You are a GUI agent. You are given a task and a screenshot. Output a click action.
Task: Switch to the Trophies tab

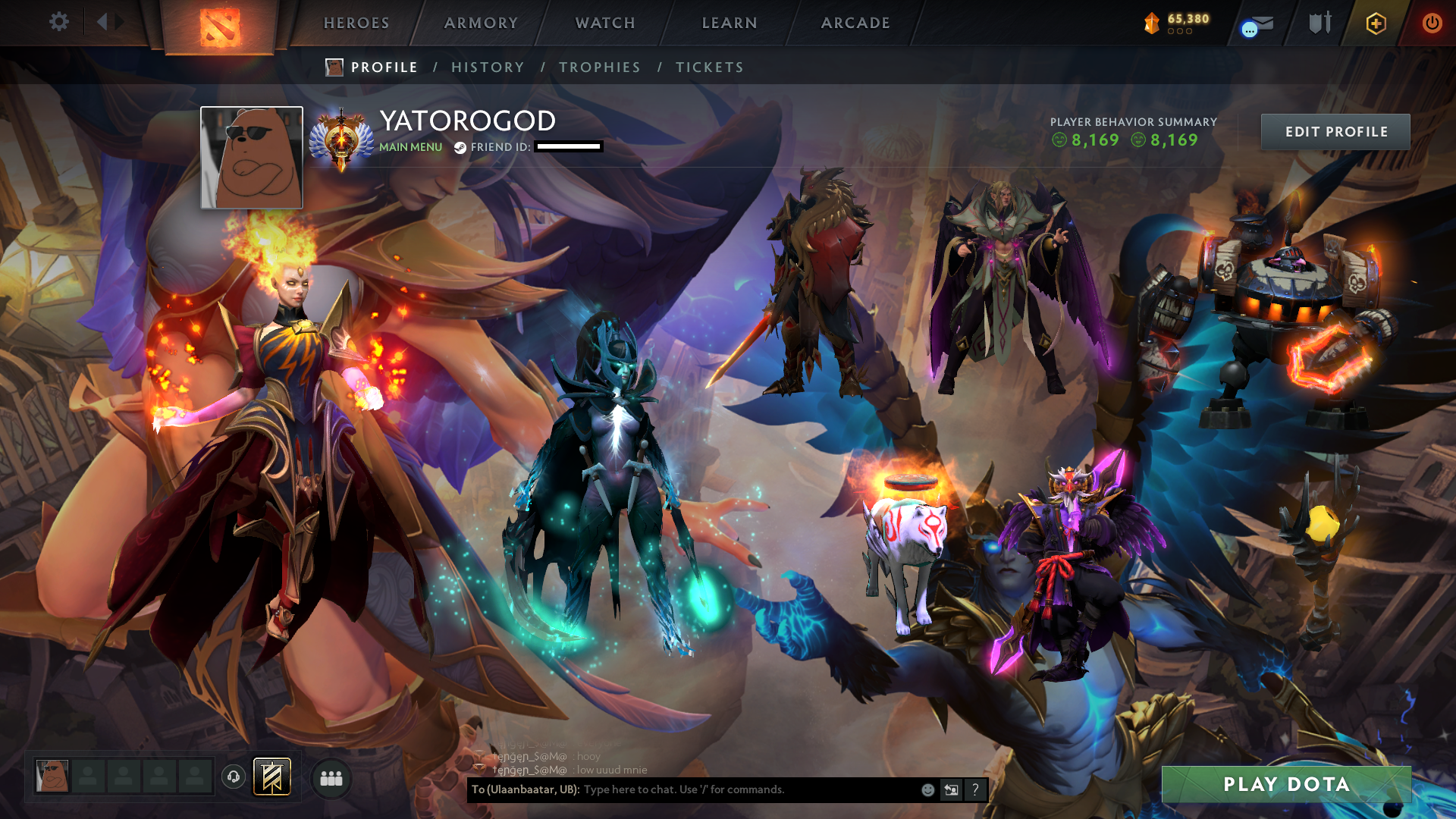pyautogui.click(x=600, y=67)
